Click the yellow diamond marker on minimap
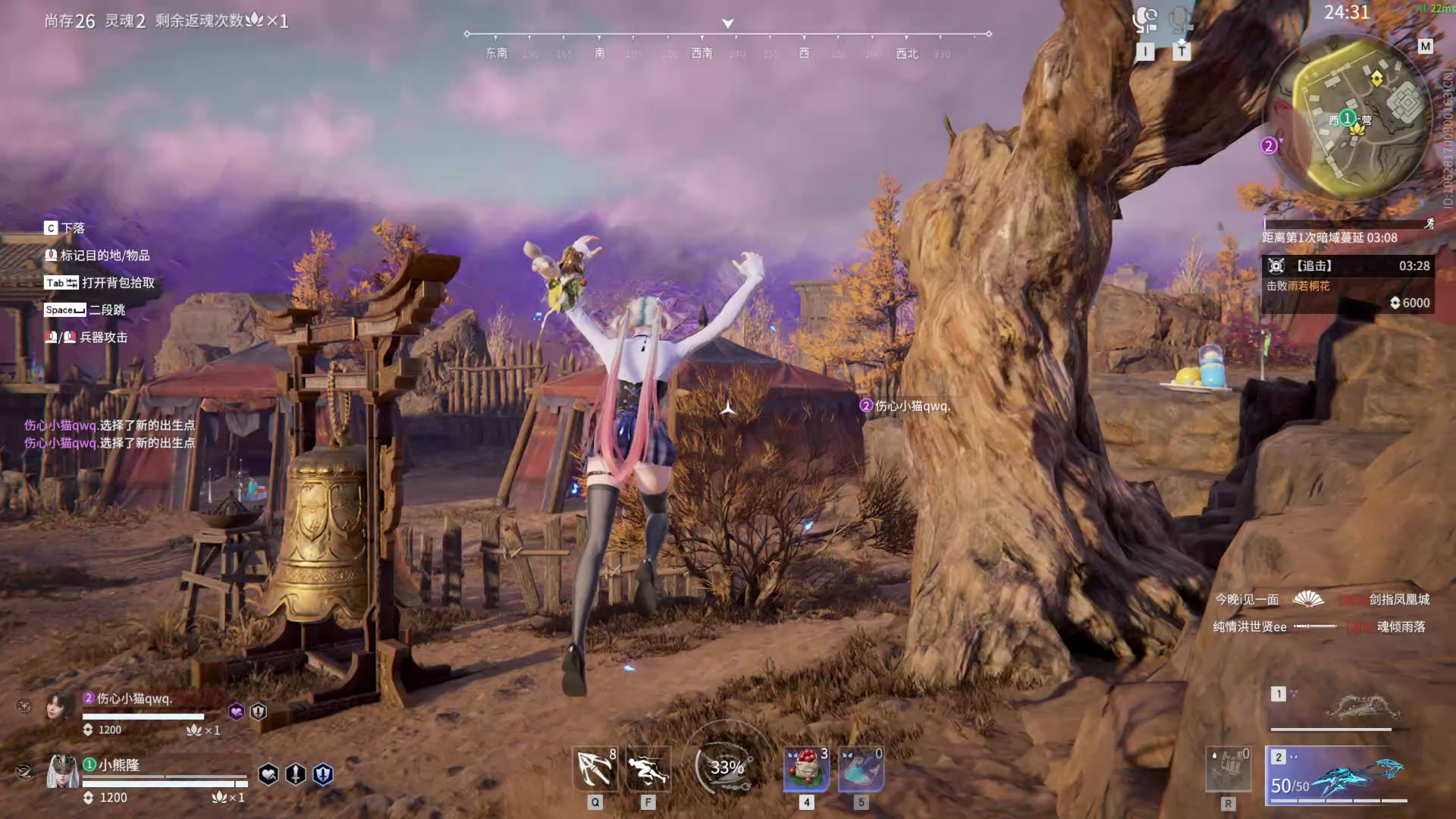 coord(1376,79)
